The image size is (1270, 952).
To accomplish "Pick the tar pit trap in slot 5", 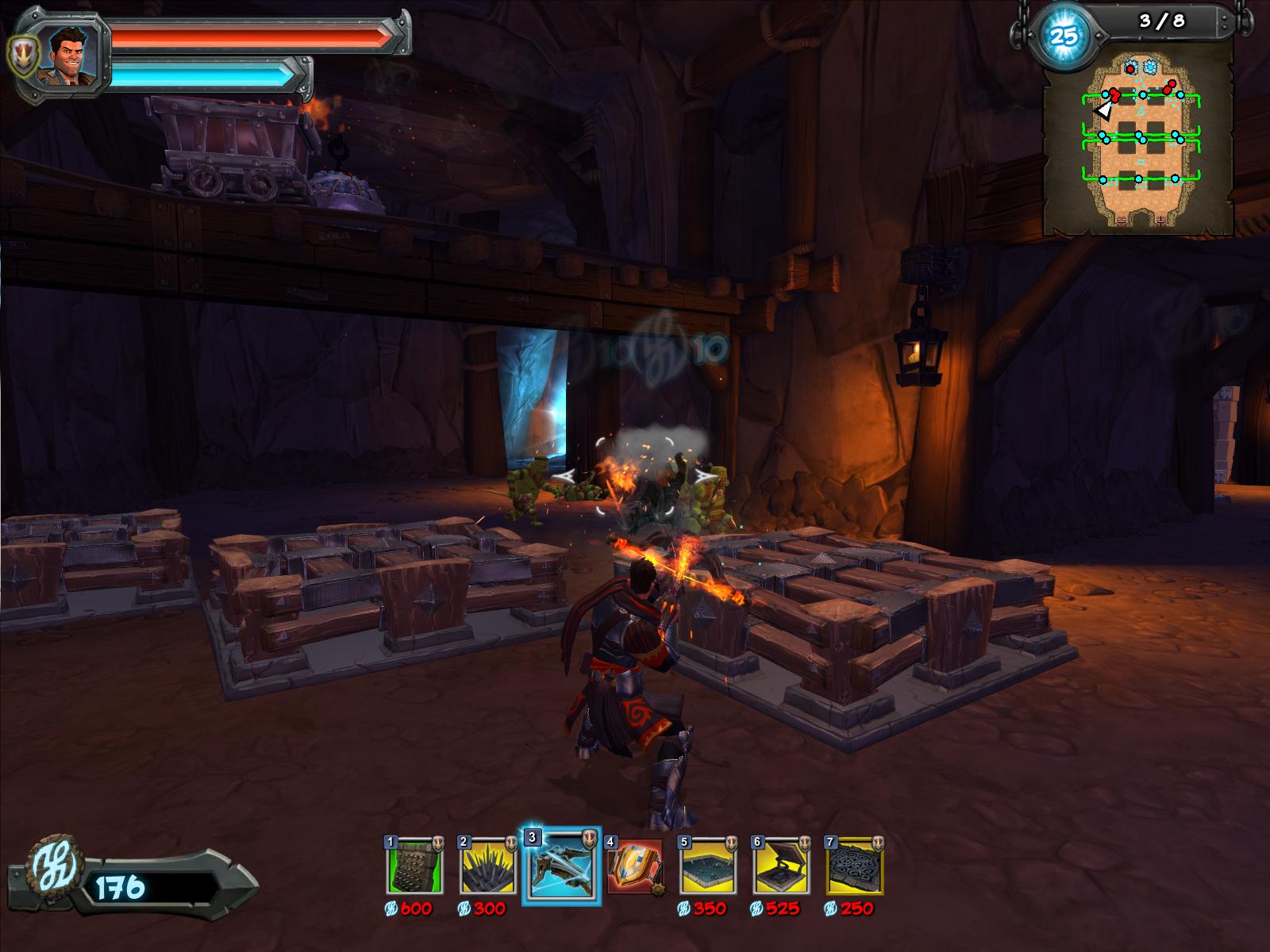I will point(708,866).
